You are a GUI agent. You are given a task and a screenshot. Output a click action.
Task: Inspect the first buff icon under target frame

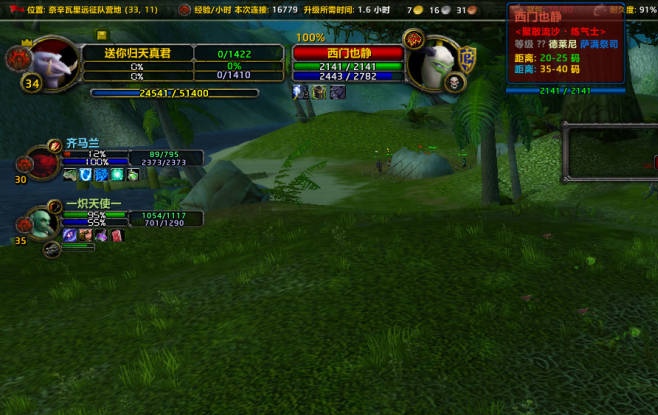click(x=301, y=92)
